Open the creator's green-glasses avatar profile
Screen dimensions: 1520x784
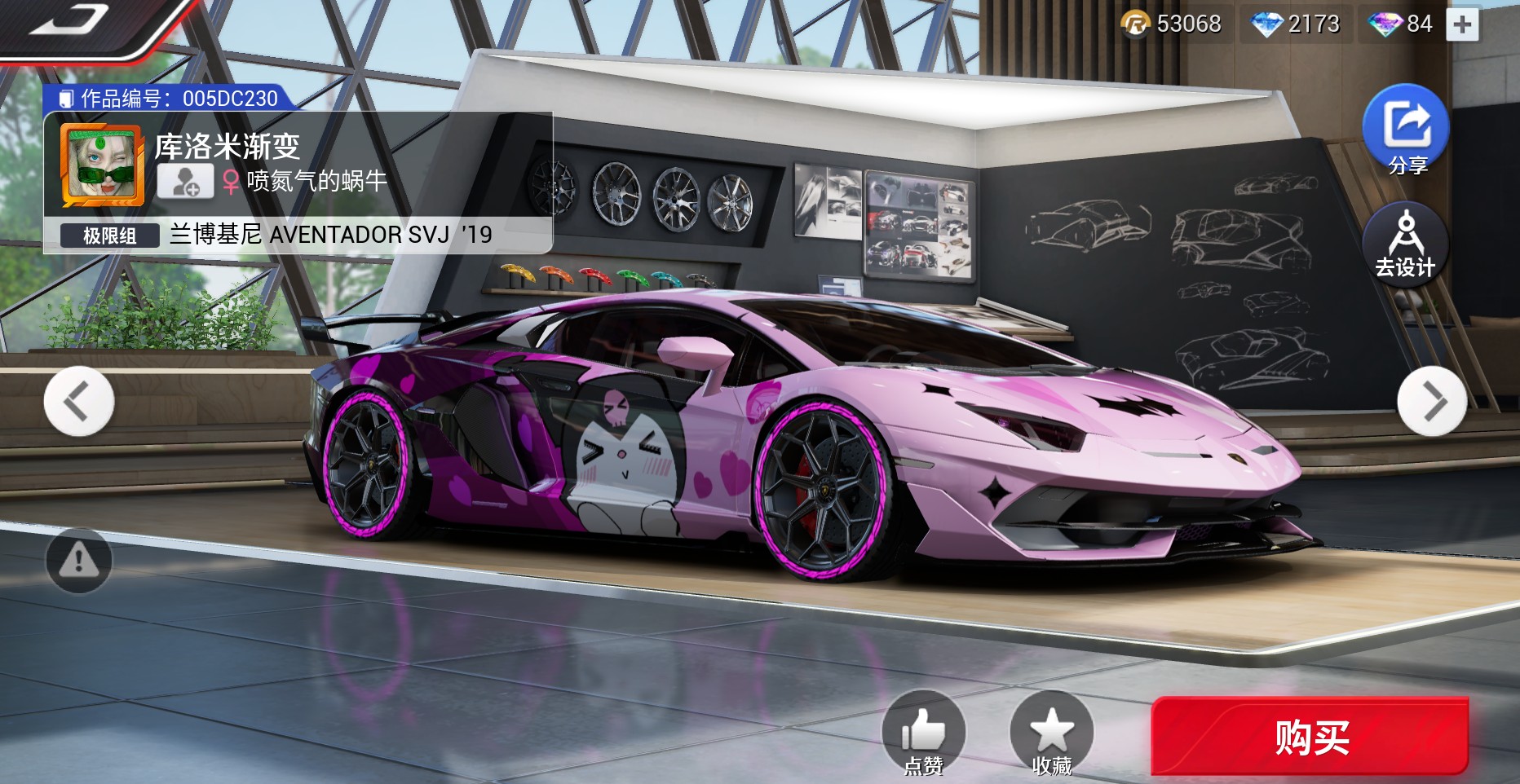click(x=103, y=165)
